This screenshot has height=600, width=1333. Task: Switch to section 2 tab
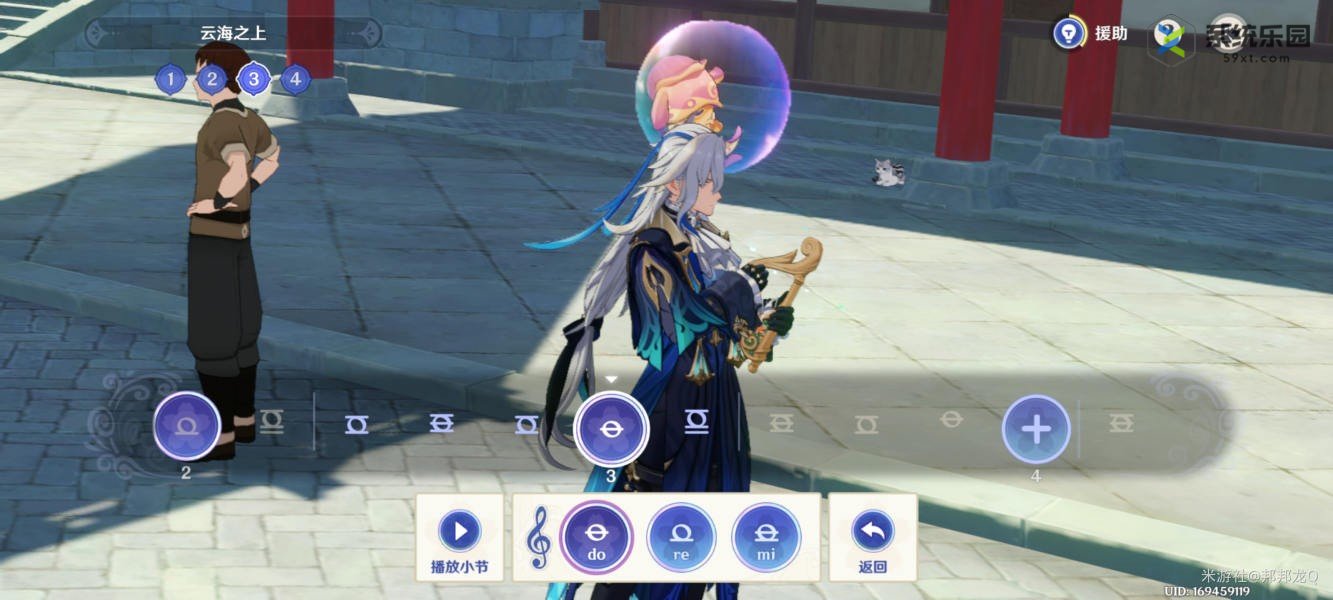click(x=212, y=79)
